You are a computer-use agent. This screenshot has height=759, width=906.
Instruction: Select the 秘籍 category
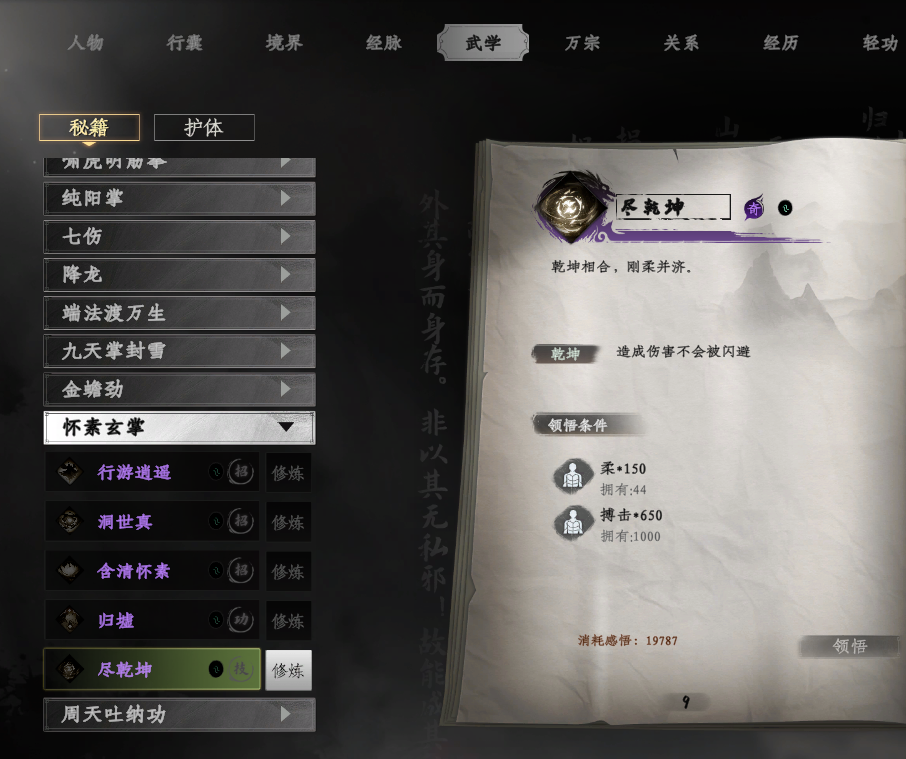(89, 128)
